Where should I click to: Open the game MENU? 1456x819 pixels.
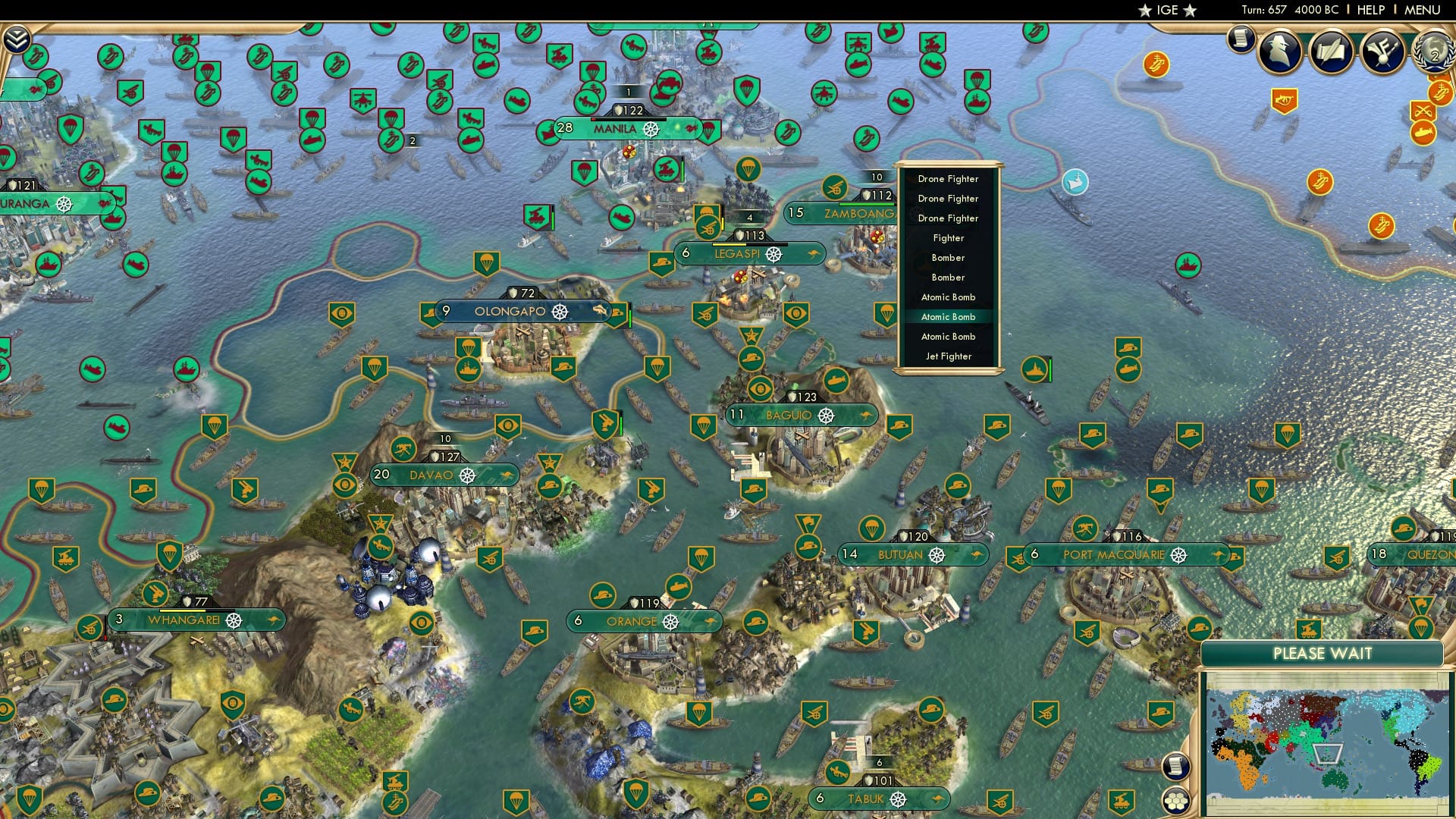1424,10
